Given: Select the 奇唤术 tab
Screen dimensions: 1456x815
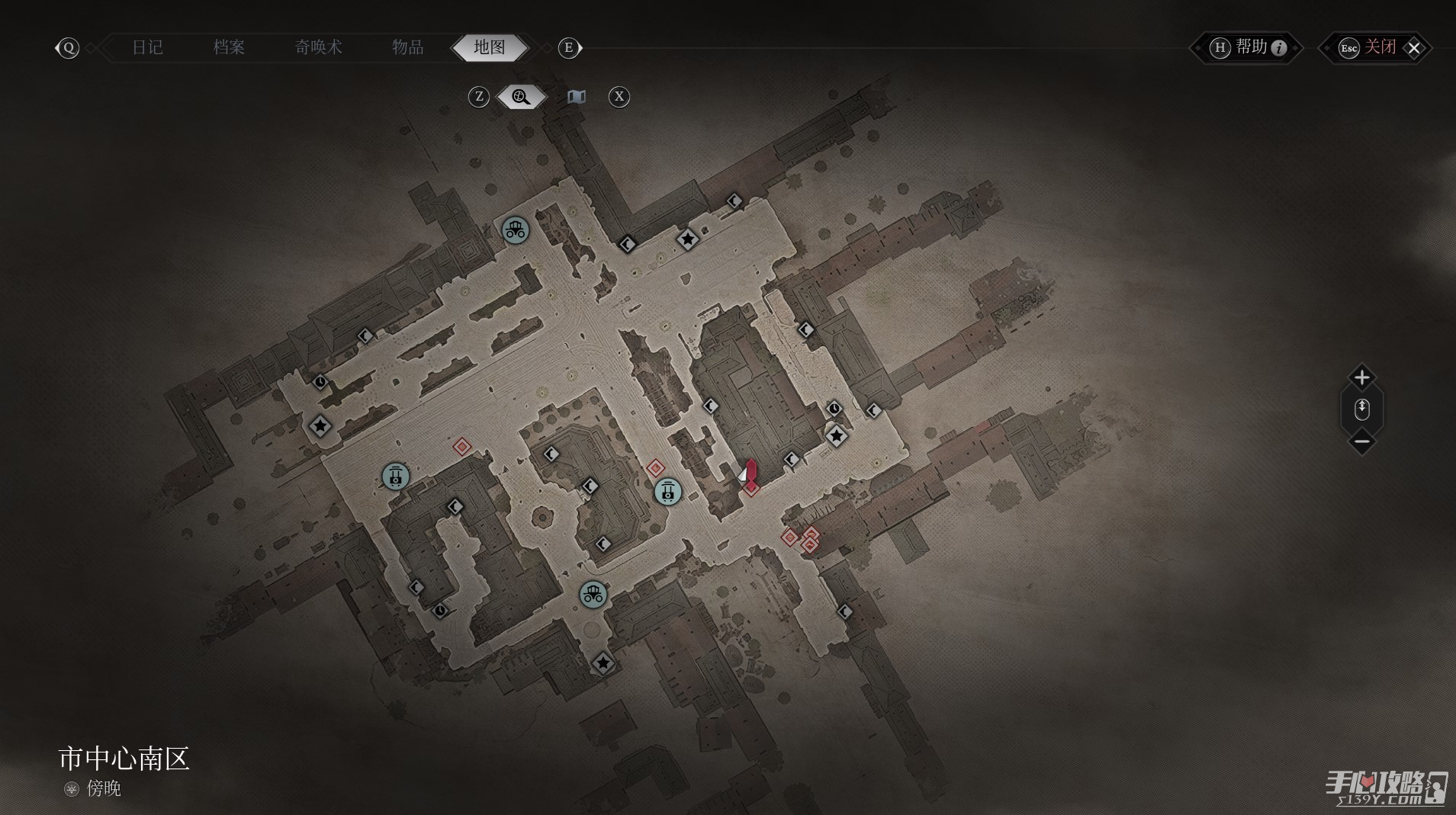Looking at the screenshot, I should click(318, 47).
